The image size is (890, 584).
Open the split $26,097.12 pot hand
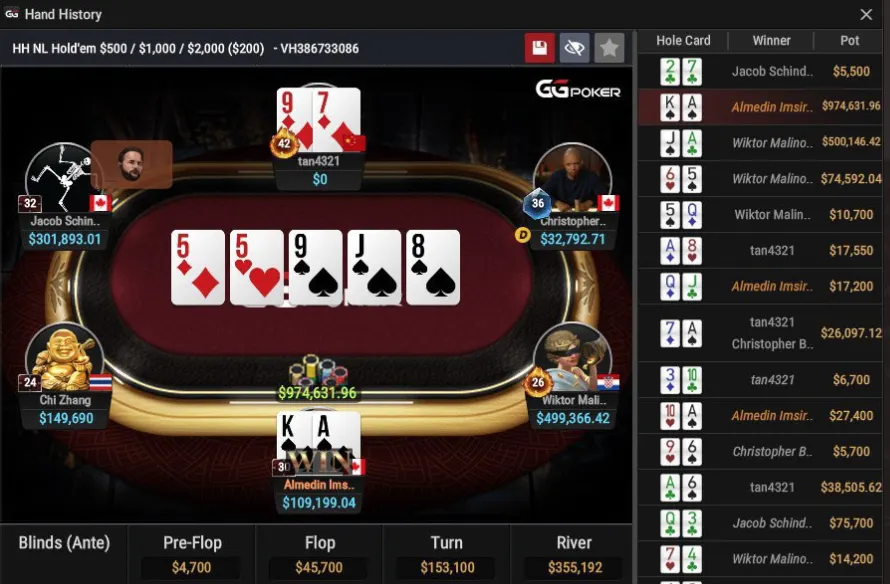point(764,333)
